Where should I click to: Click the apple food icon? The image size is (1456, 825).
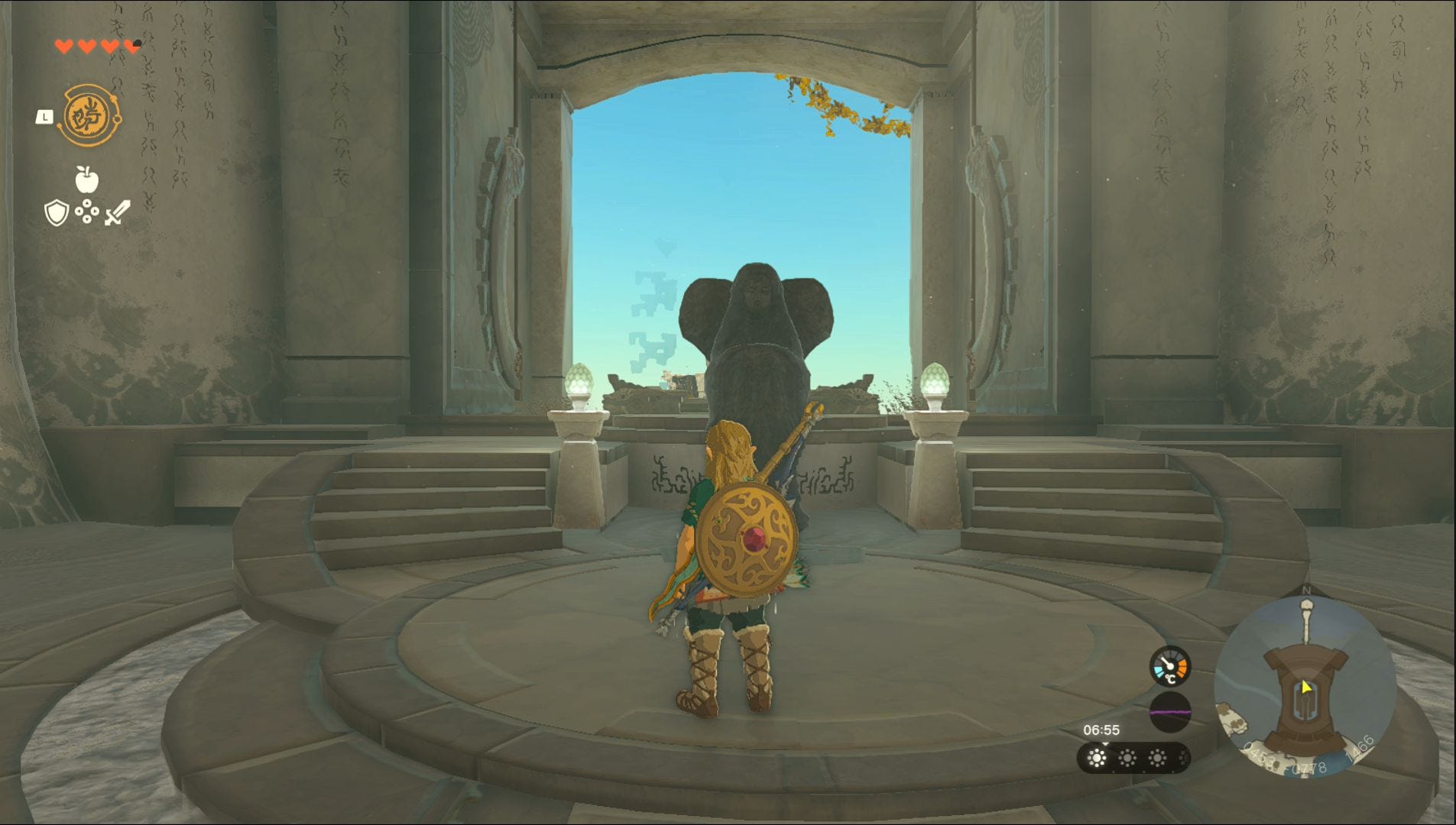(86, 180)
